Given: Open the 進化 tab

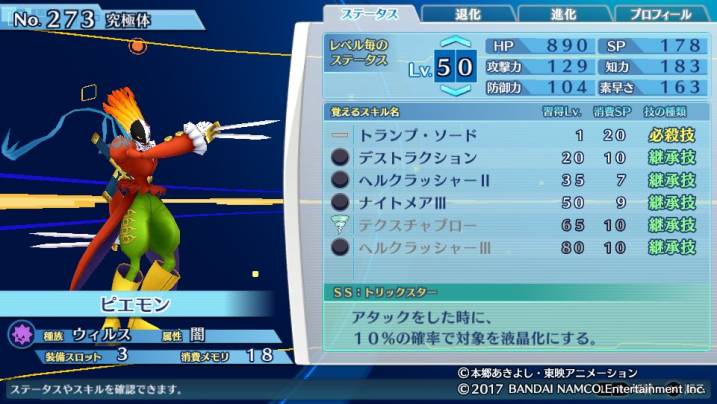Looking at the screenshot, I should [562, 15].
